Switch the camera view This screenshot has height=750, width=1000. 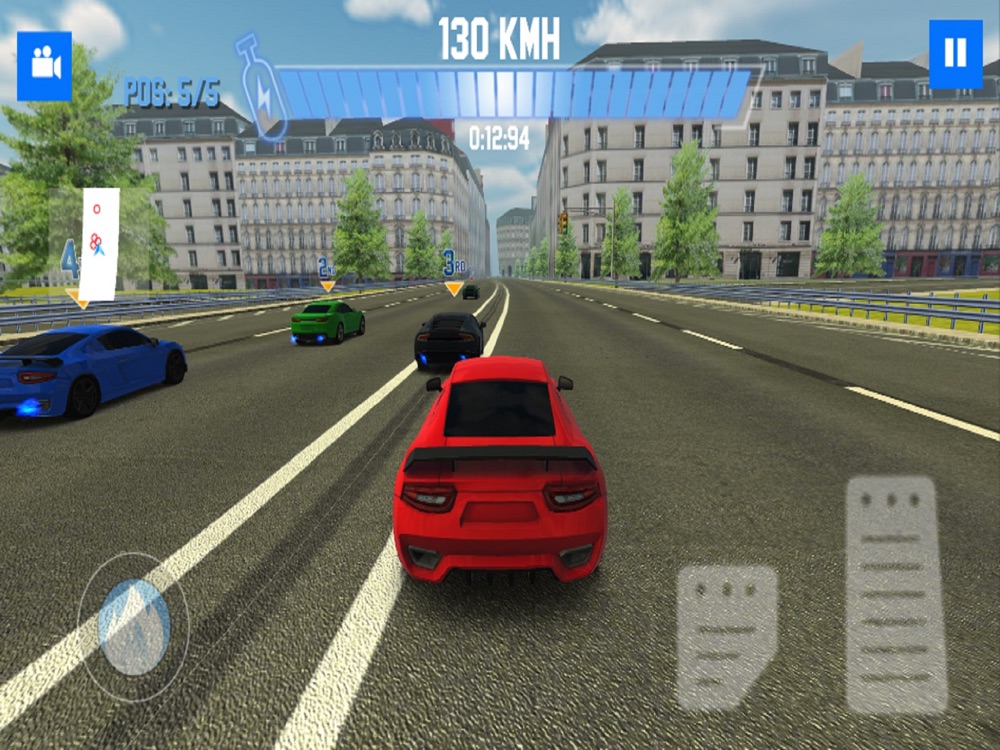point(45,66)
